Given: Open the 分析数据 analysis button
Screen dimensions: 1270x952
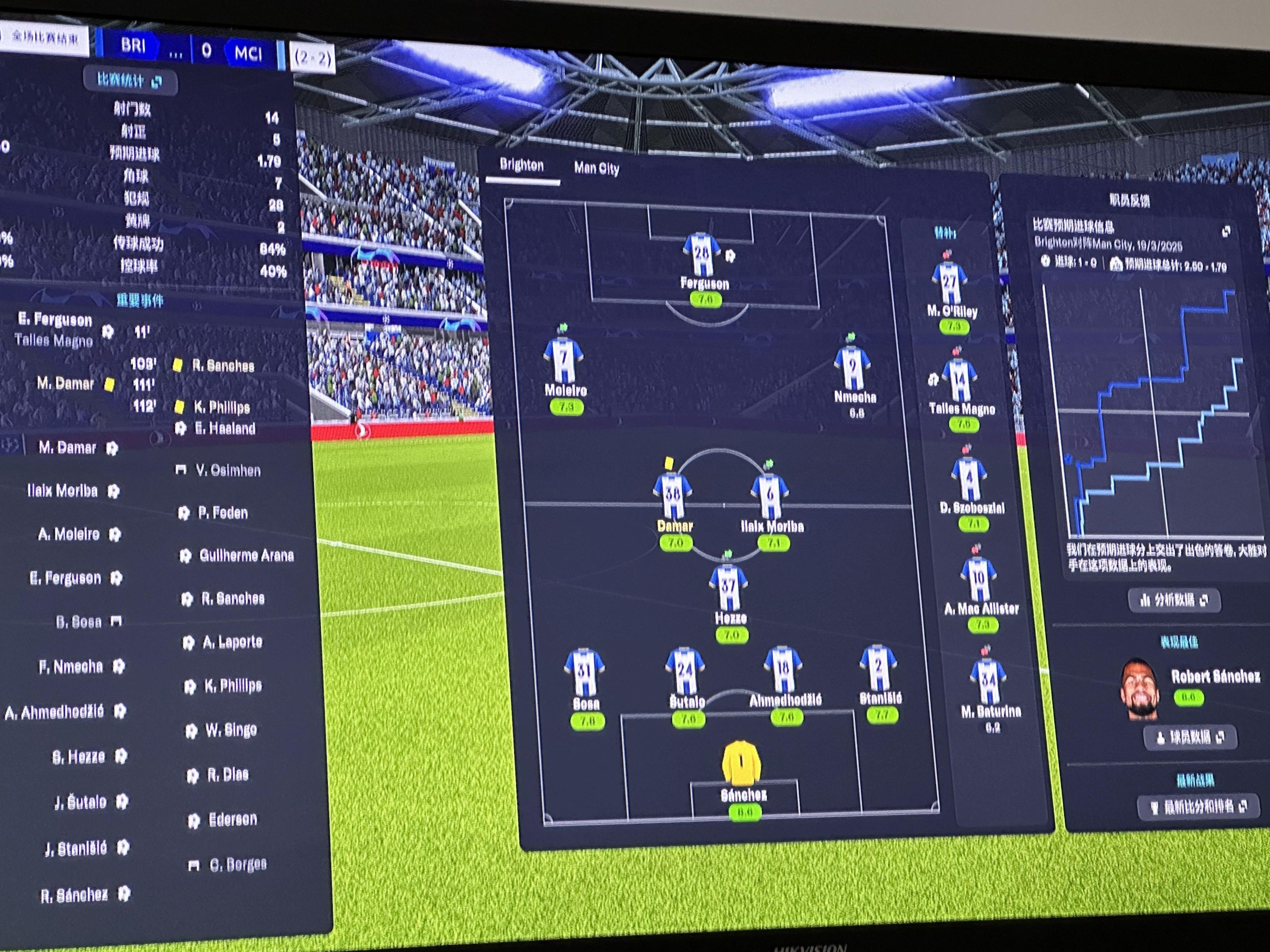Looking at the screenshot, I should click(1174, 600).
